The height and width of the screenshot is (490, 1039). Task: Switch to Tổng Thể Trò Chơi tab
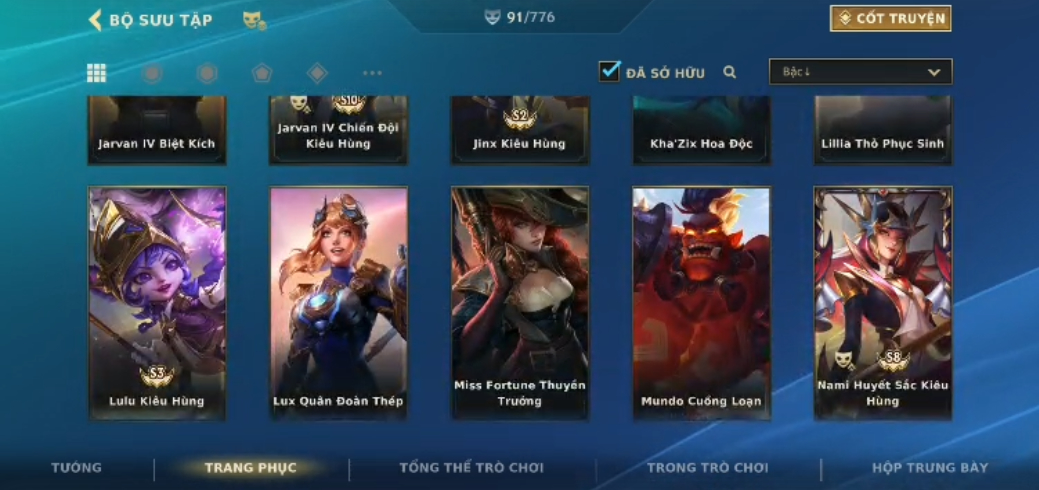[x=471, y=468]
